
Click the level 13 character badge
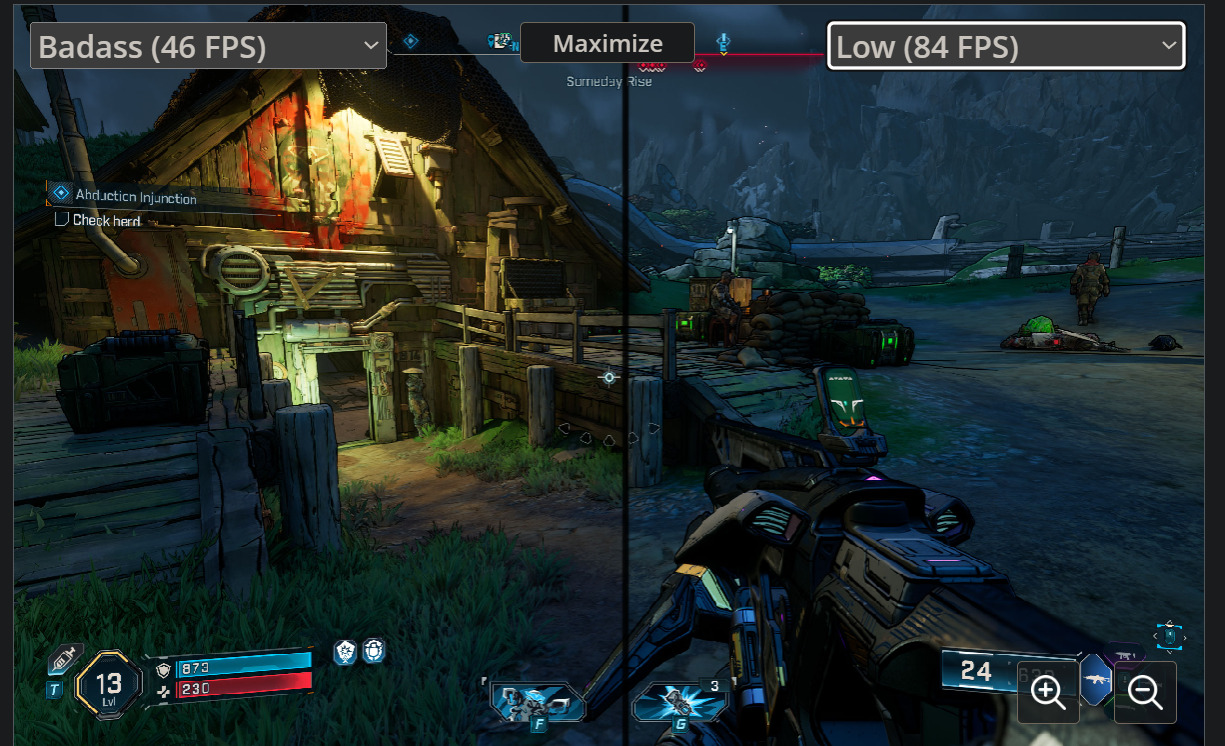(x=109, y=684)
